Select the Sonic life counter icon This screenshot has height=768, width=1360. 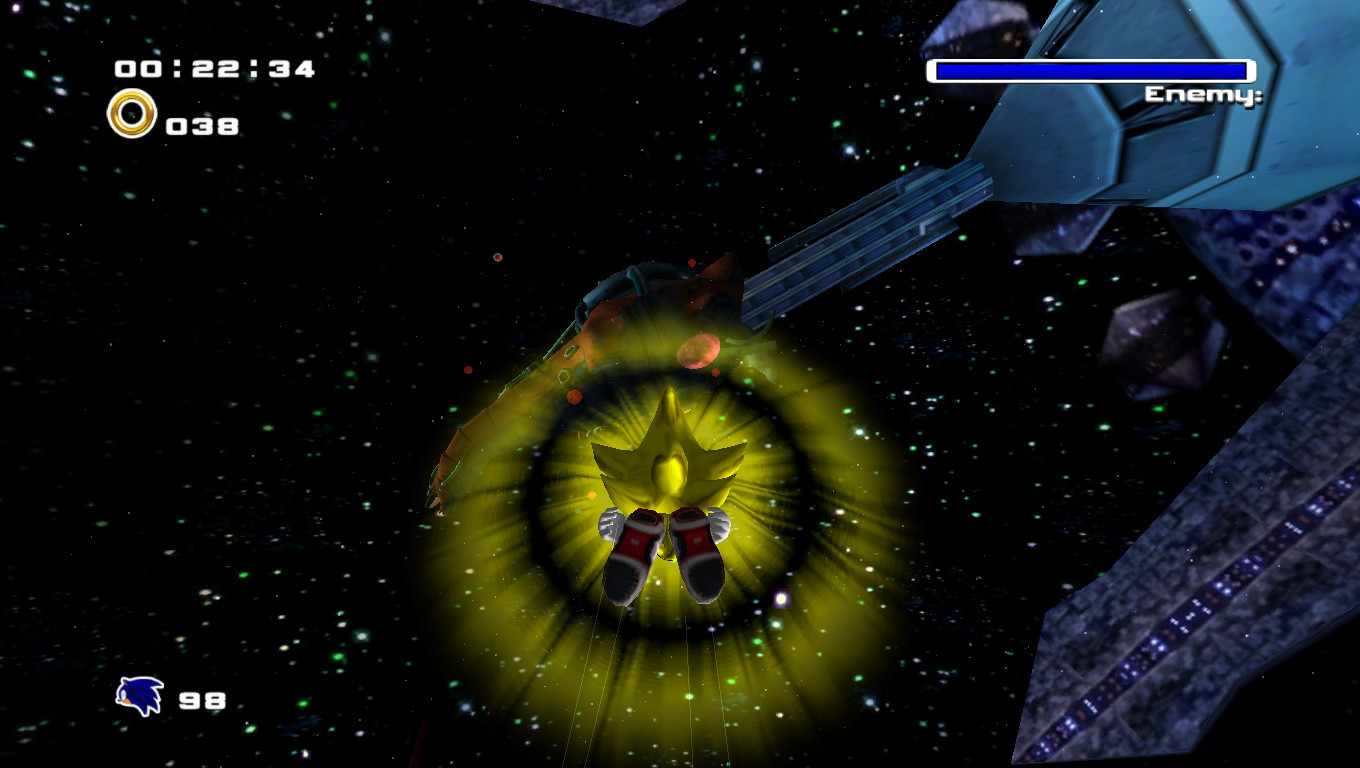[x=140, y=699]
